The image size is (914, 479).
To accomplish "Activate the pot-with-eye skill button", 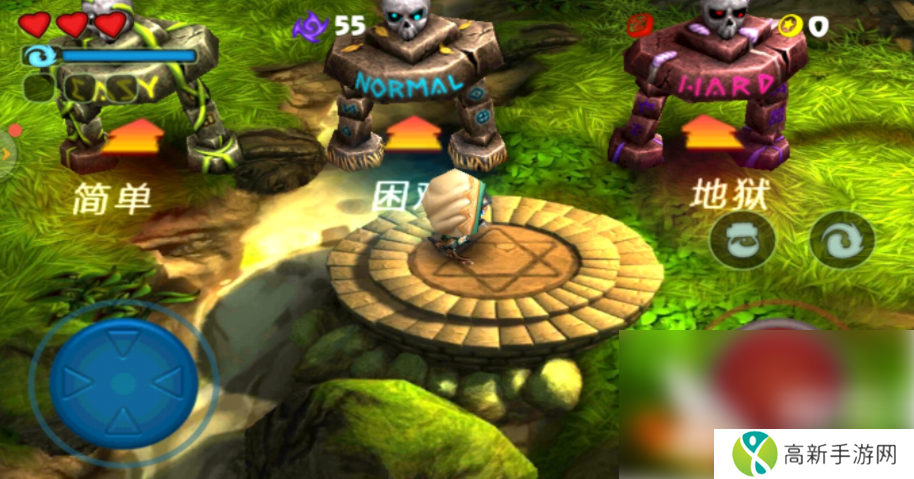I will click(742, 240).
